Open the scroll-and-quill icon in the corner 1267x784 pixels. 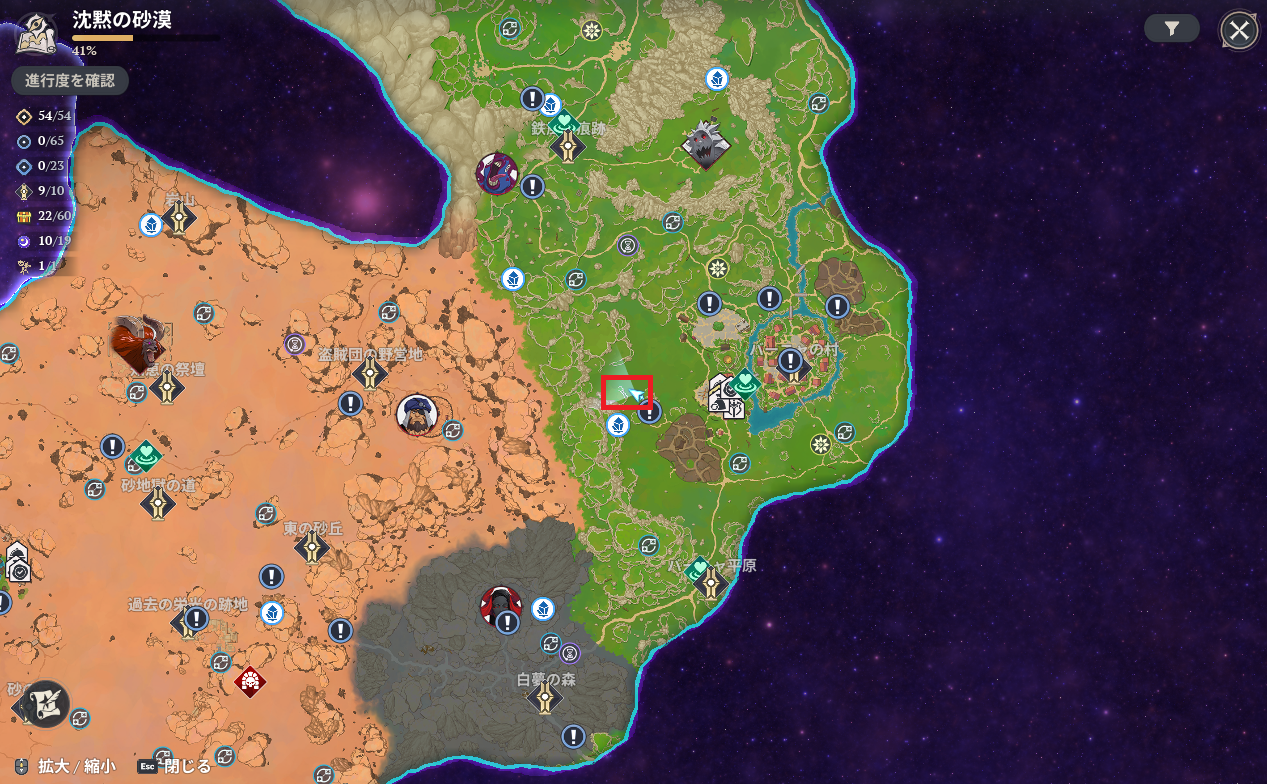point(45,702)
